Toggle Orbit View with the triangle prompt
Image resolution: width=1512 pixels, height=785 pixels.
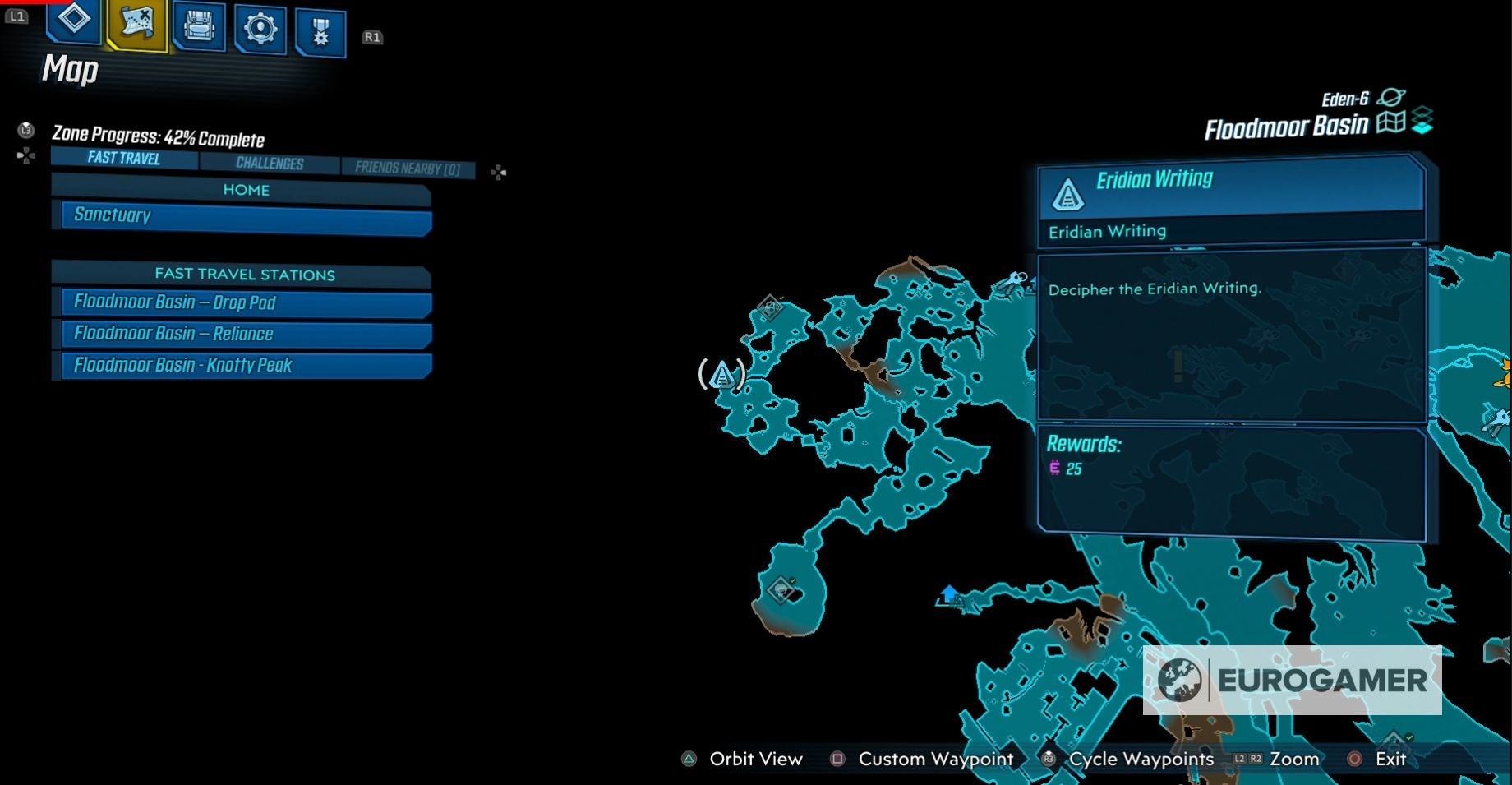[x=687, y=760]
